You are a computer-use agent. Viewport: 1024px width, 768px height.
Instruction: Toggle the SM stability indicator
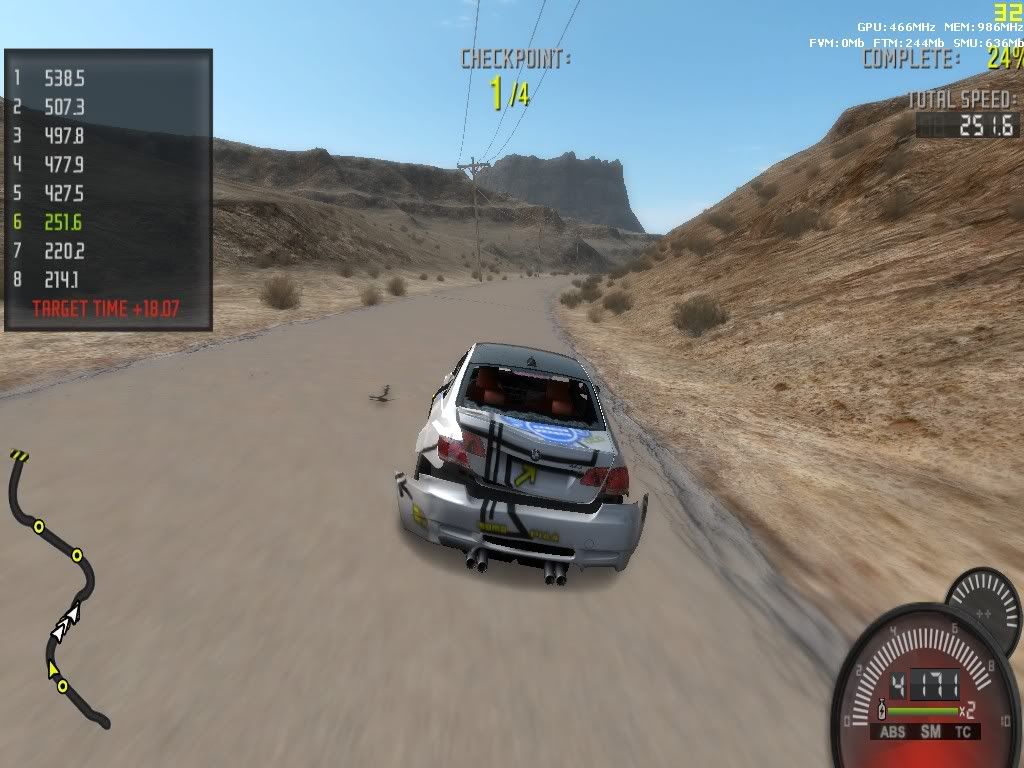point(929,732)
